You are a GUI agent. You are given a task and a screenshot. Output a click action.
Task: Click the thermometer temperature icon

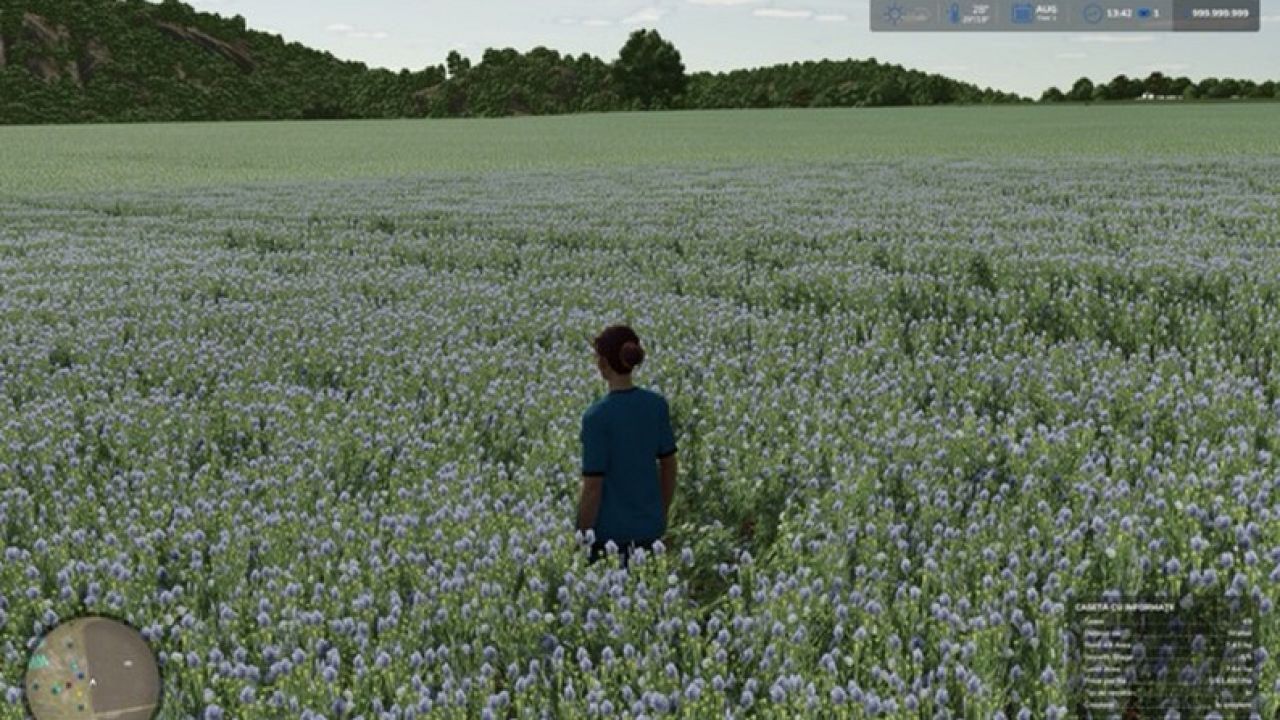pyautogui.click(x=955, y=14)
